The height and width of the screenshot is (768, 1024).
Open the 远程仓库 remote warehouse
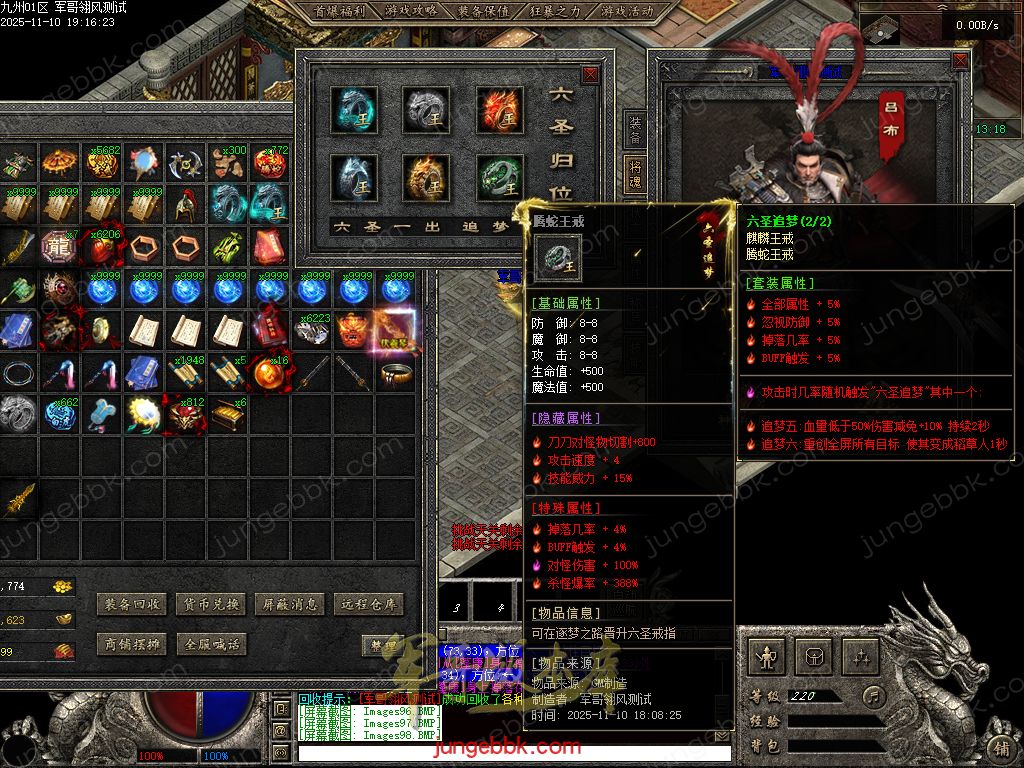coord(369,605)
